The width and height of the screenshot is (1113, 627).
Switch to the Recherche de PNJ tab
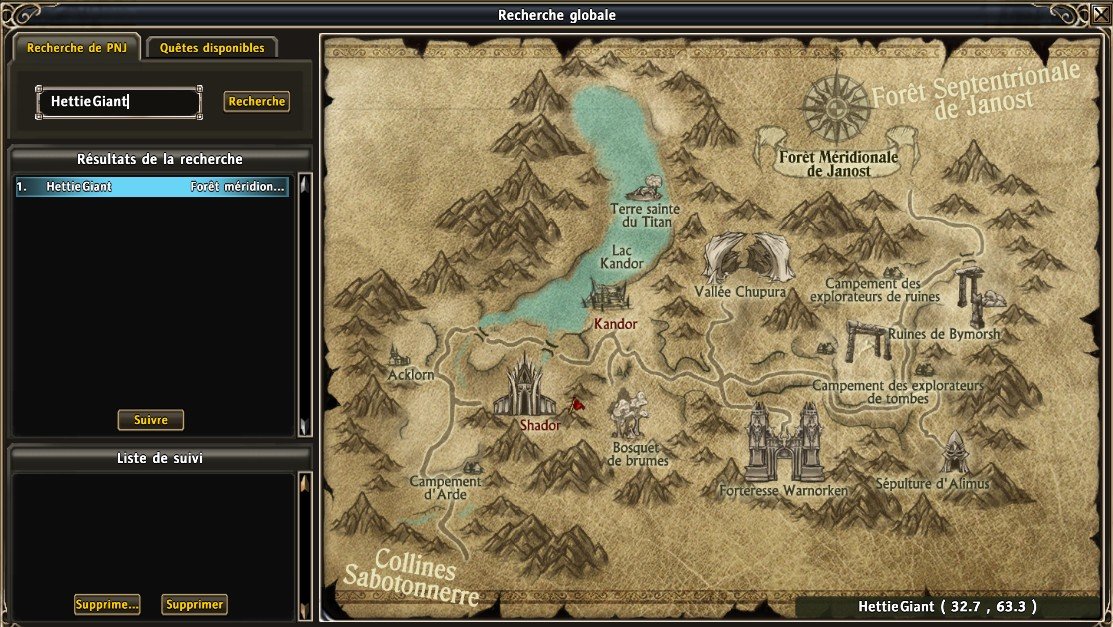[x=76, y=48]
